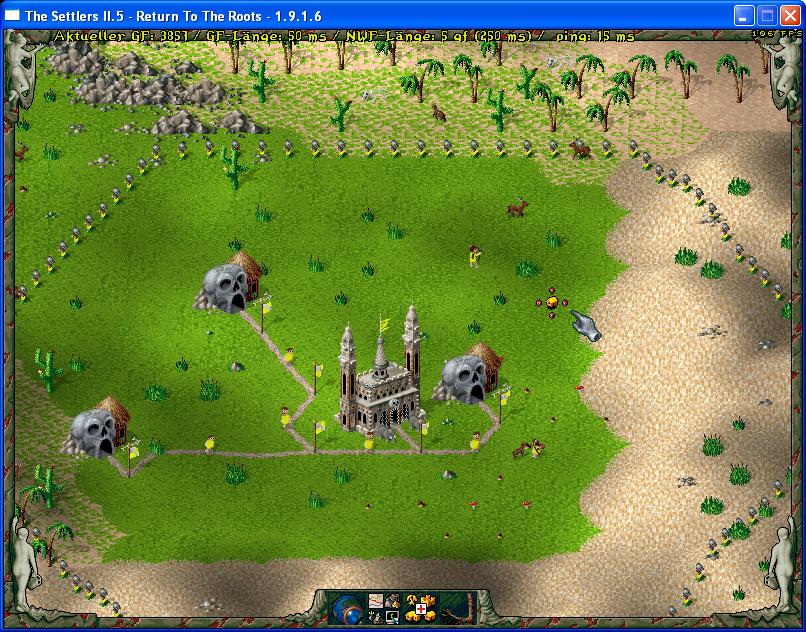806x632 pixels.
Task: Close the game window
Action: [789, 15]
